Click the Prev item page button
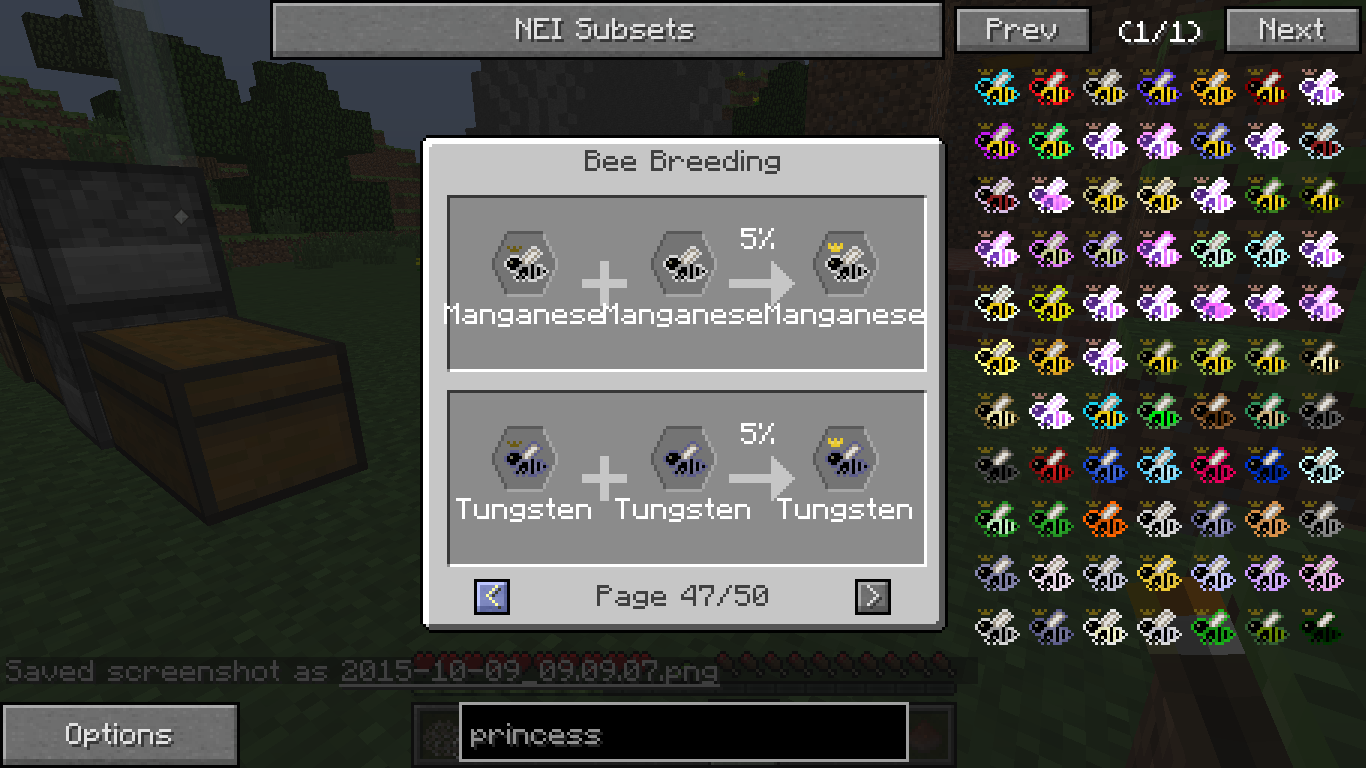The height and width of the screenshot is (768, 1366). pos(1022,30)
